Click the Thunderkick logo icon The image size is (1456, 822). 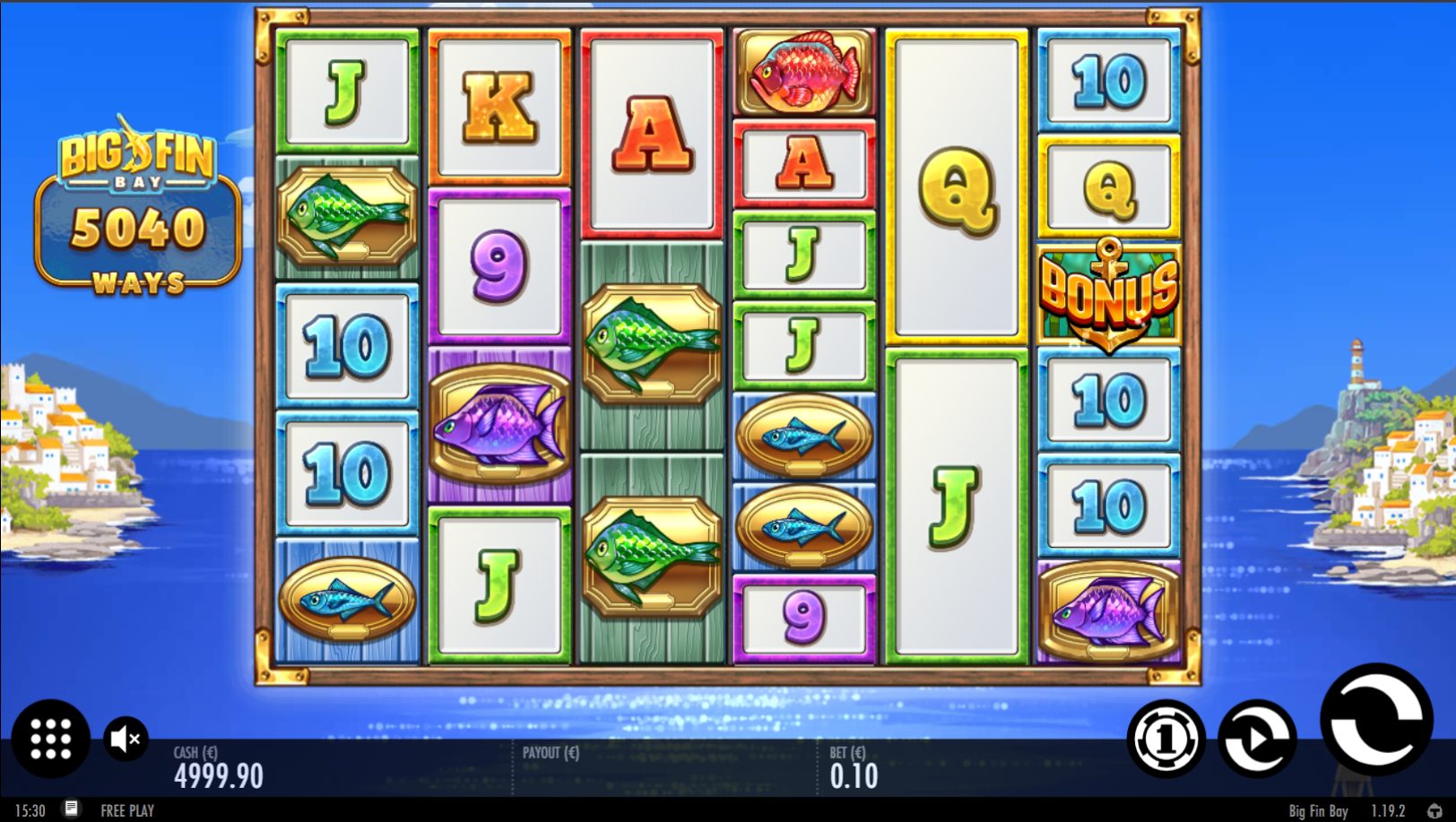(x=1434, y=810)
